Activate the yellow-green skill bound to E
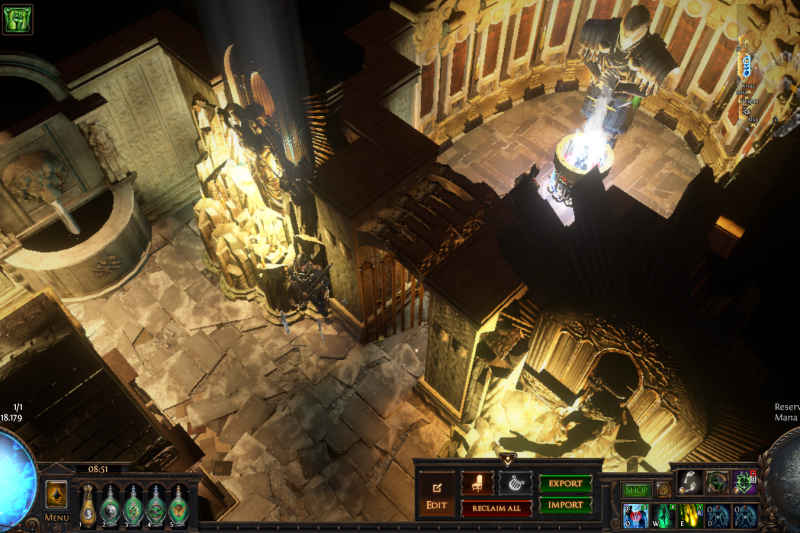The image size is (800, 533). [x=691, y=516]
